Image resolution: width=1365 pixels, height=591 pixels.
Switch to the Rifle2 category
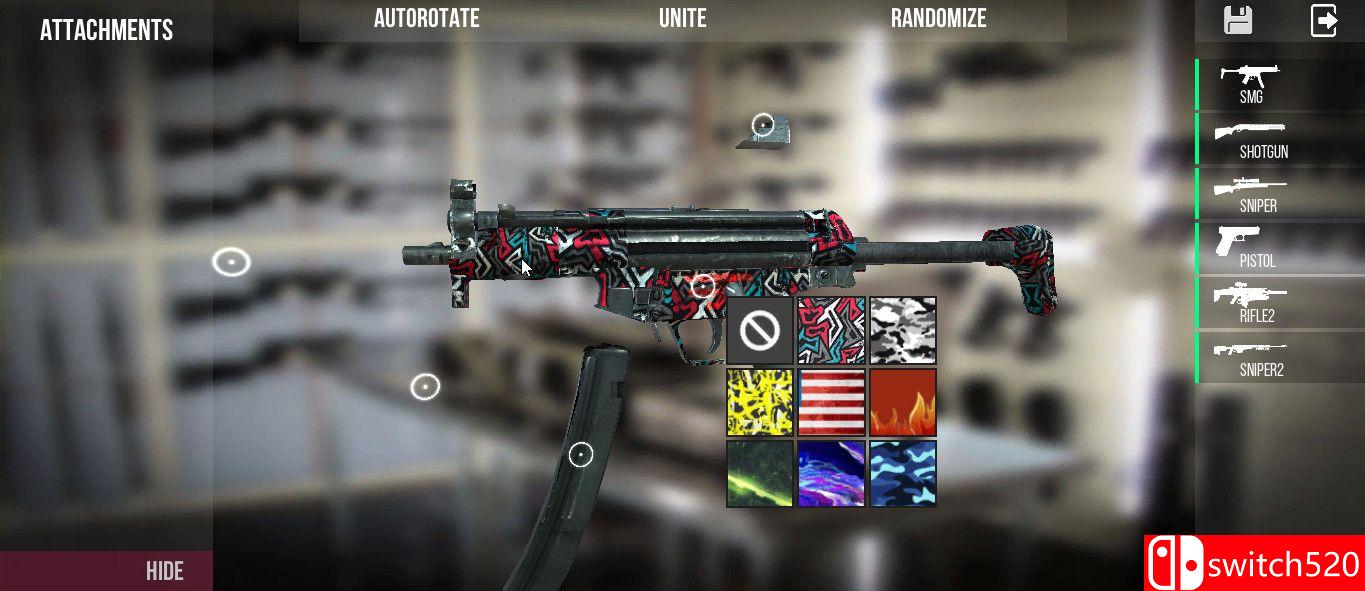[x=1256, y=302]
